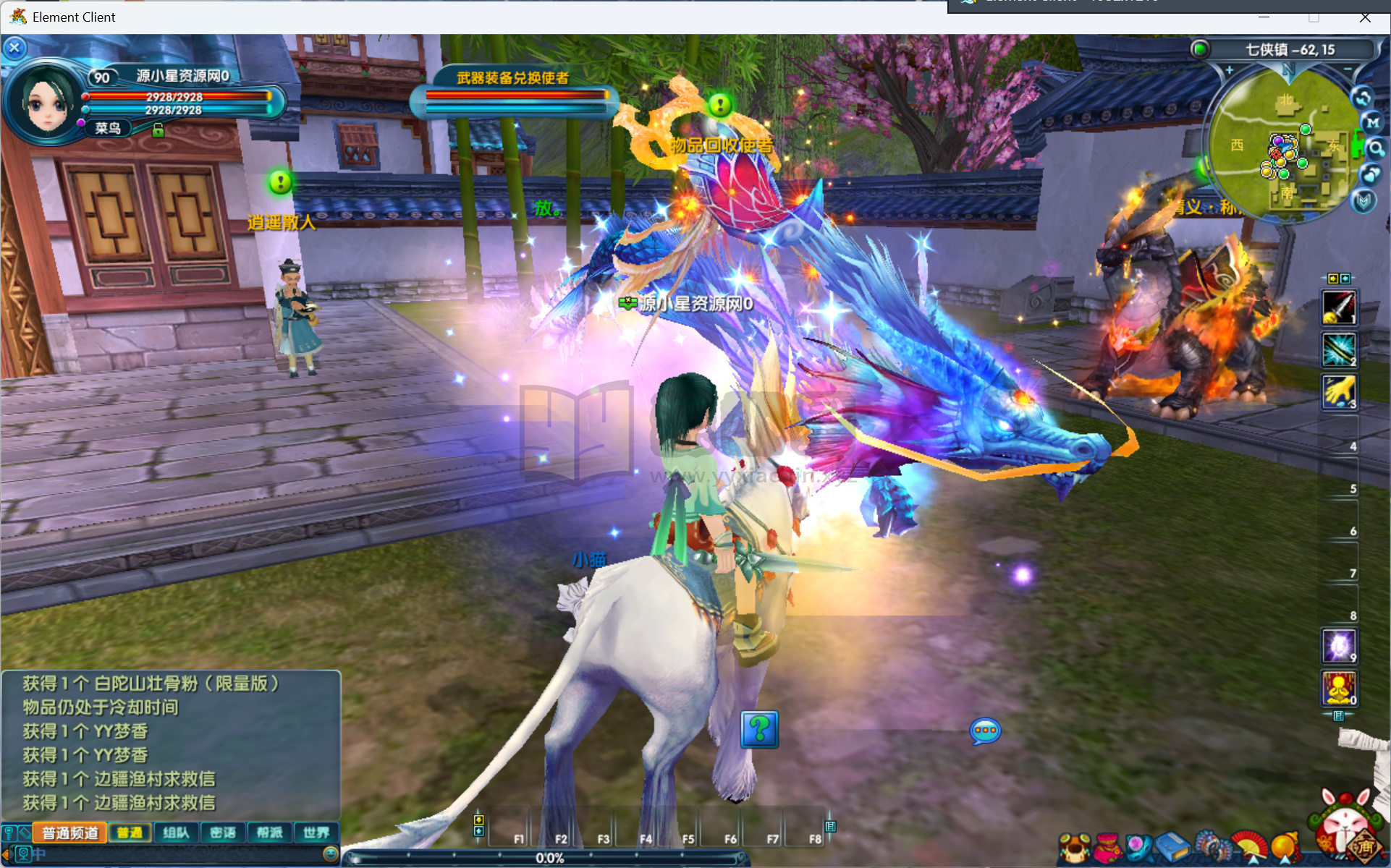Click the magnifier search button beside minimap
The image size is (1391, 868).
click(x=1375, y=149)
